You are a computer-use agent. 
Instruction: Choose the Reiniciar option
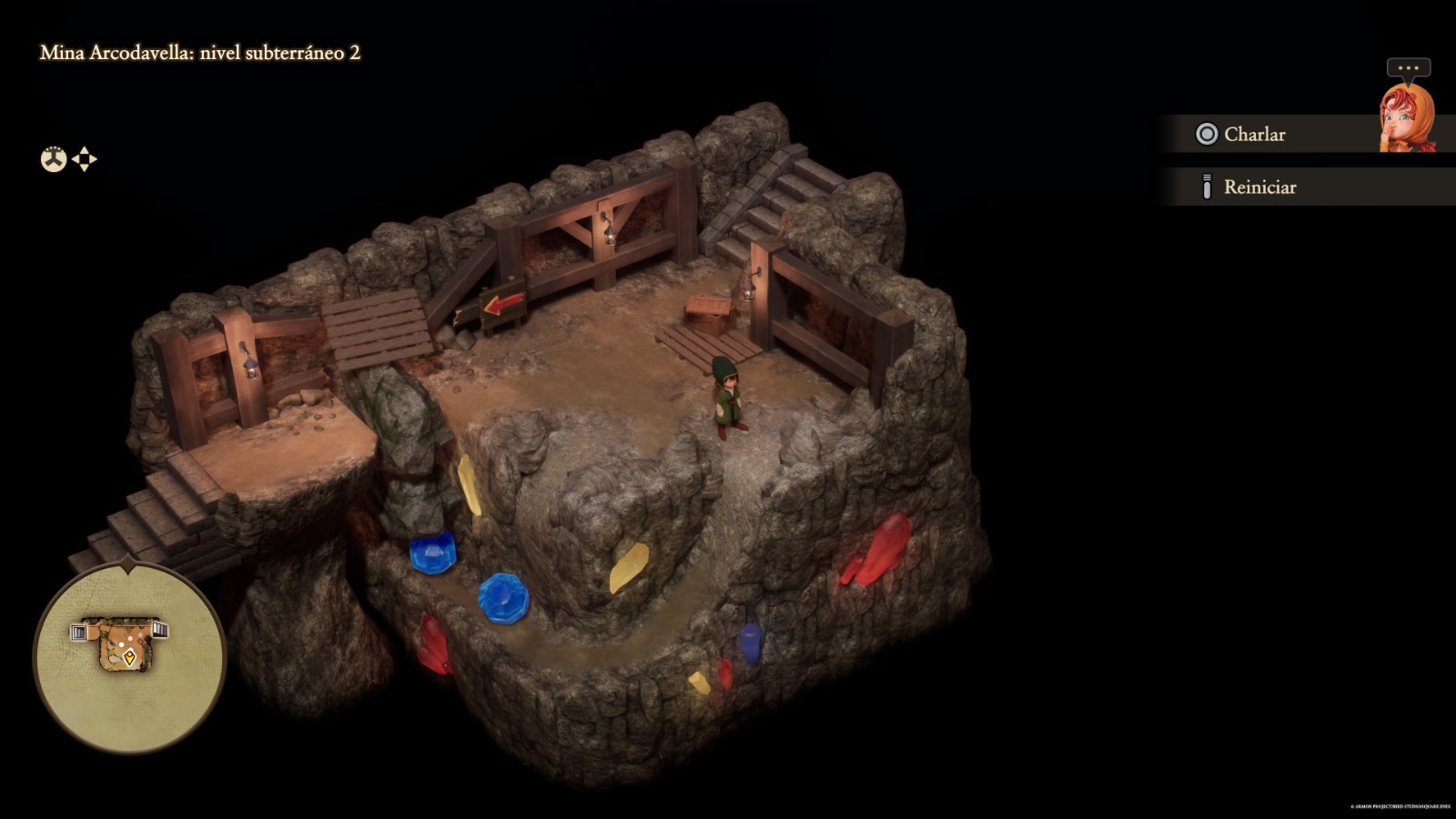pos(1259,187)
